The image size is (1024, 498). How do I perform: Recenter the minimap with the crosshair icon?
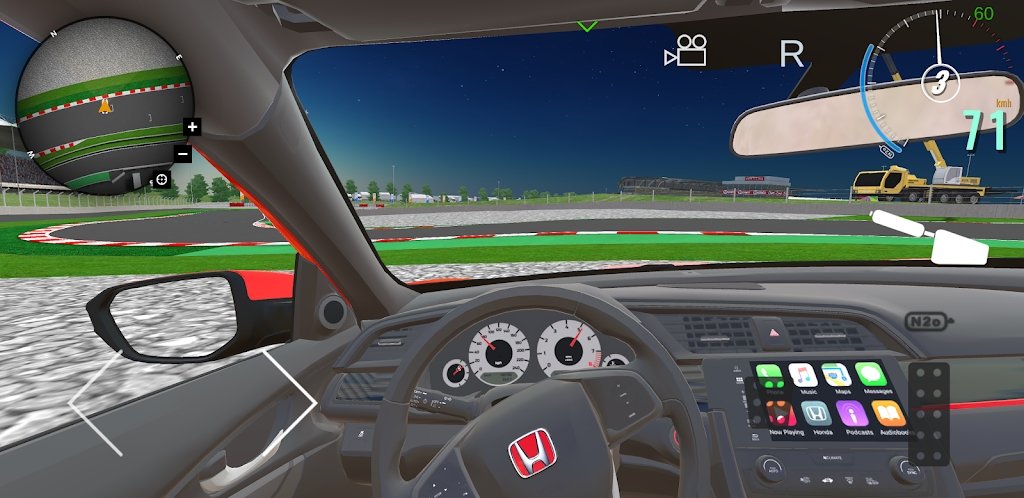coord(161,180)
